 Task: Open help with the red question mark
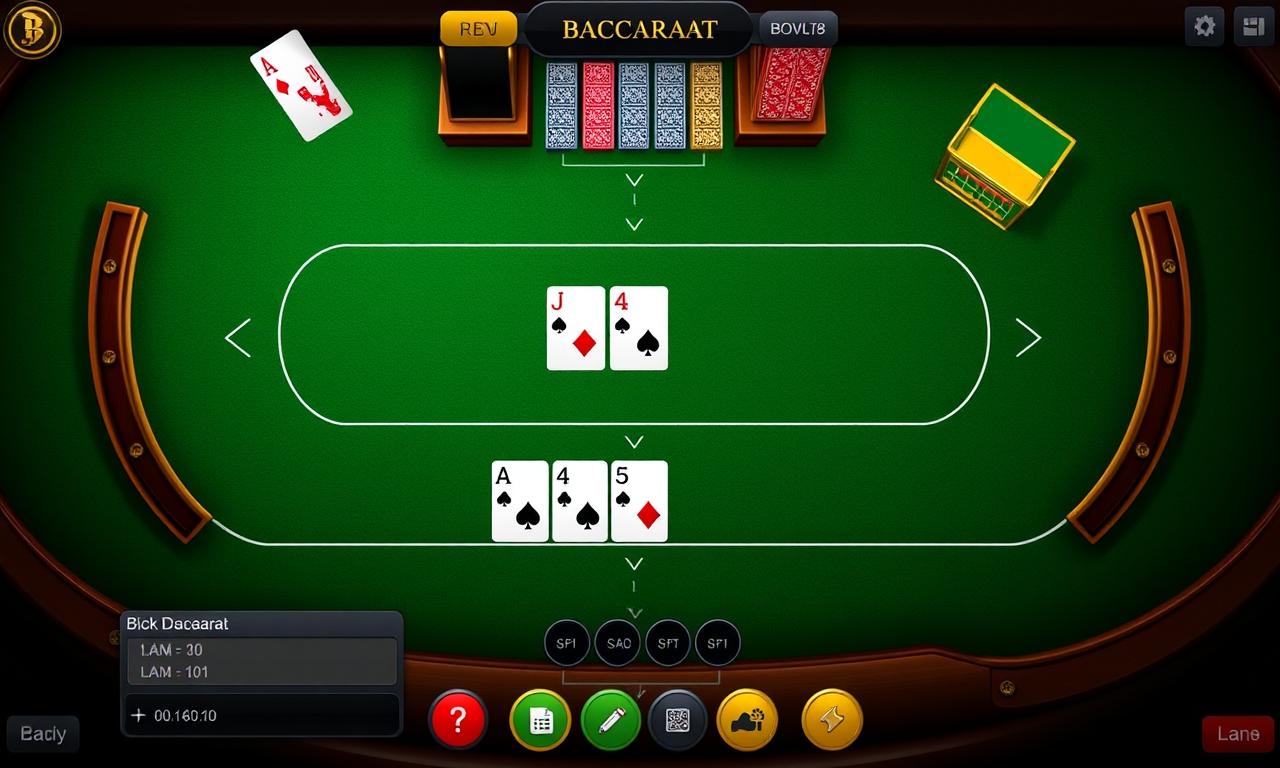(458, 719)
